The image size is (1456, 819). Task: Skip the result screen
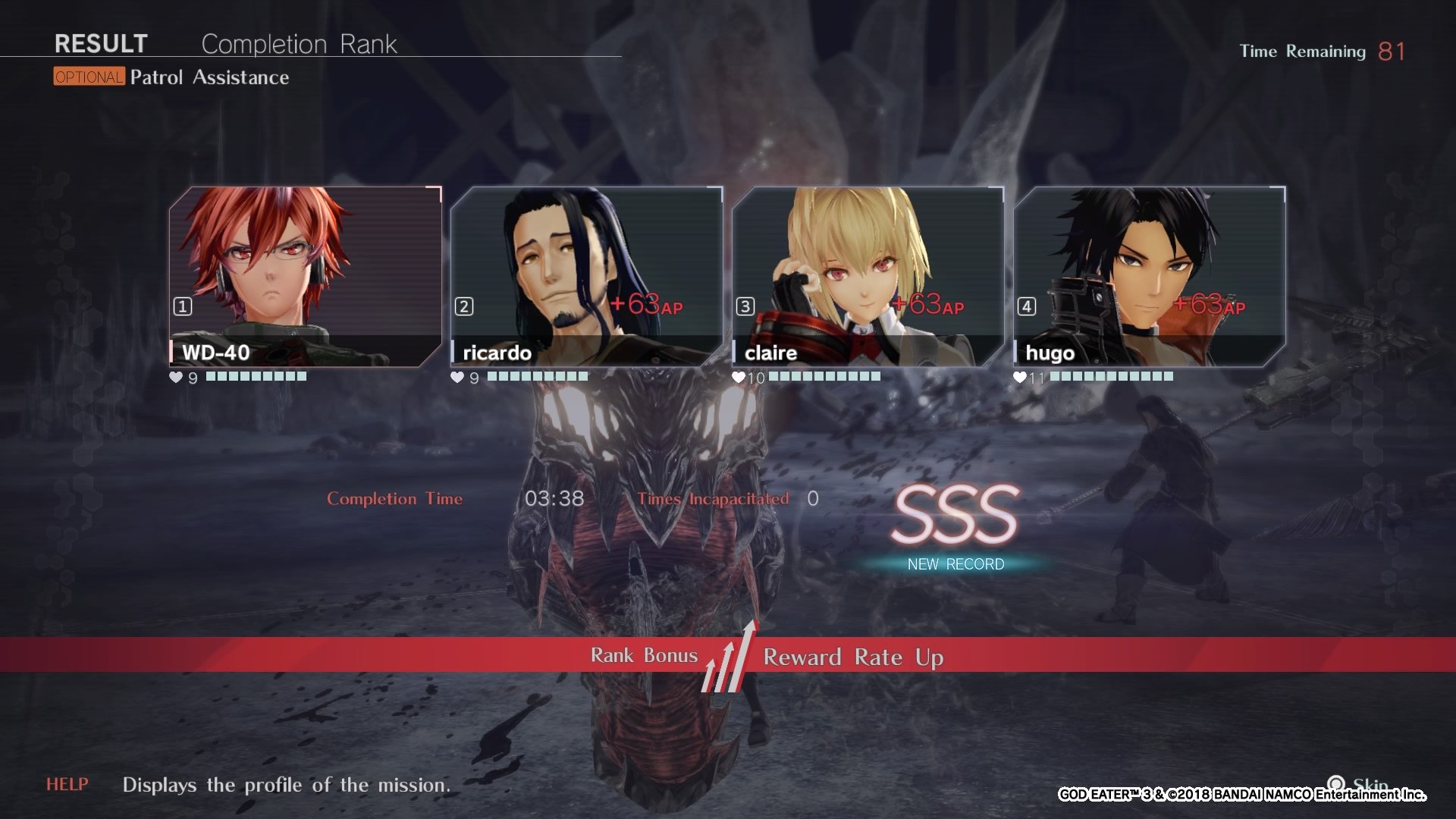(x=1359, y=784)
